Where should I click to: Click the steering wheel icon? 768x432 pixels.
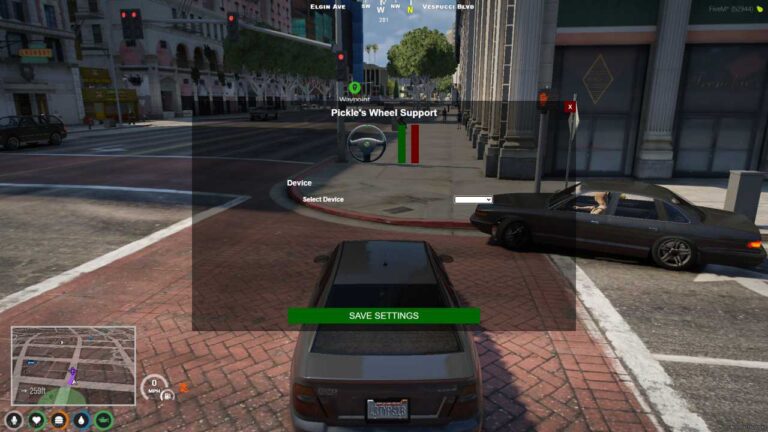coord(366,144)
